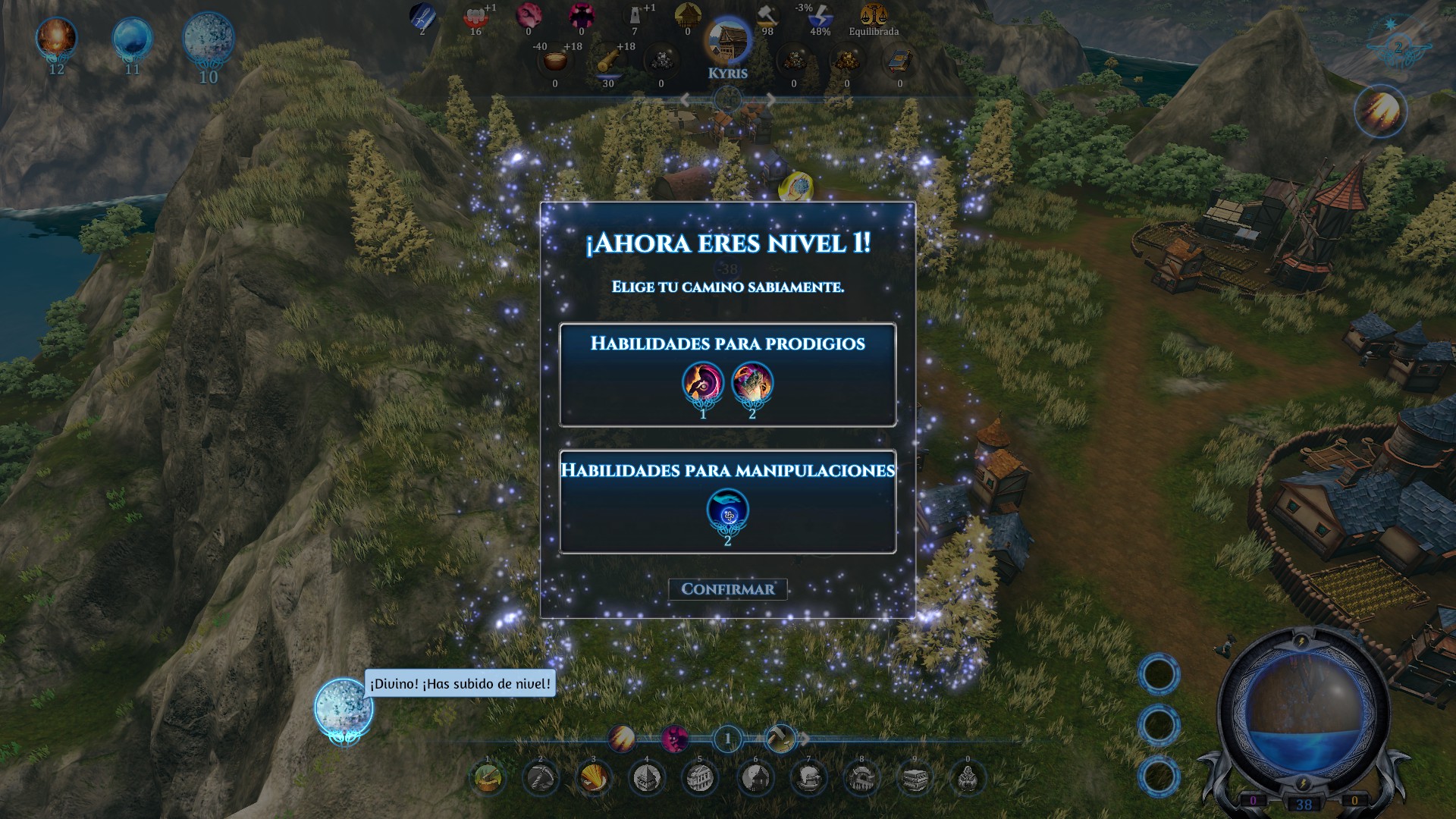1456x819 pixels.
Task: Switch to the hammer build category
Action: coord(779,738)
